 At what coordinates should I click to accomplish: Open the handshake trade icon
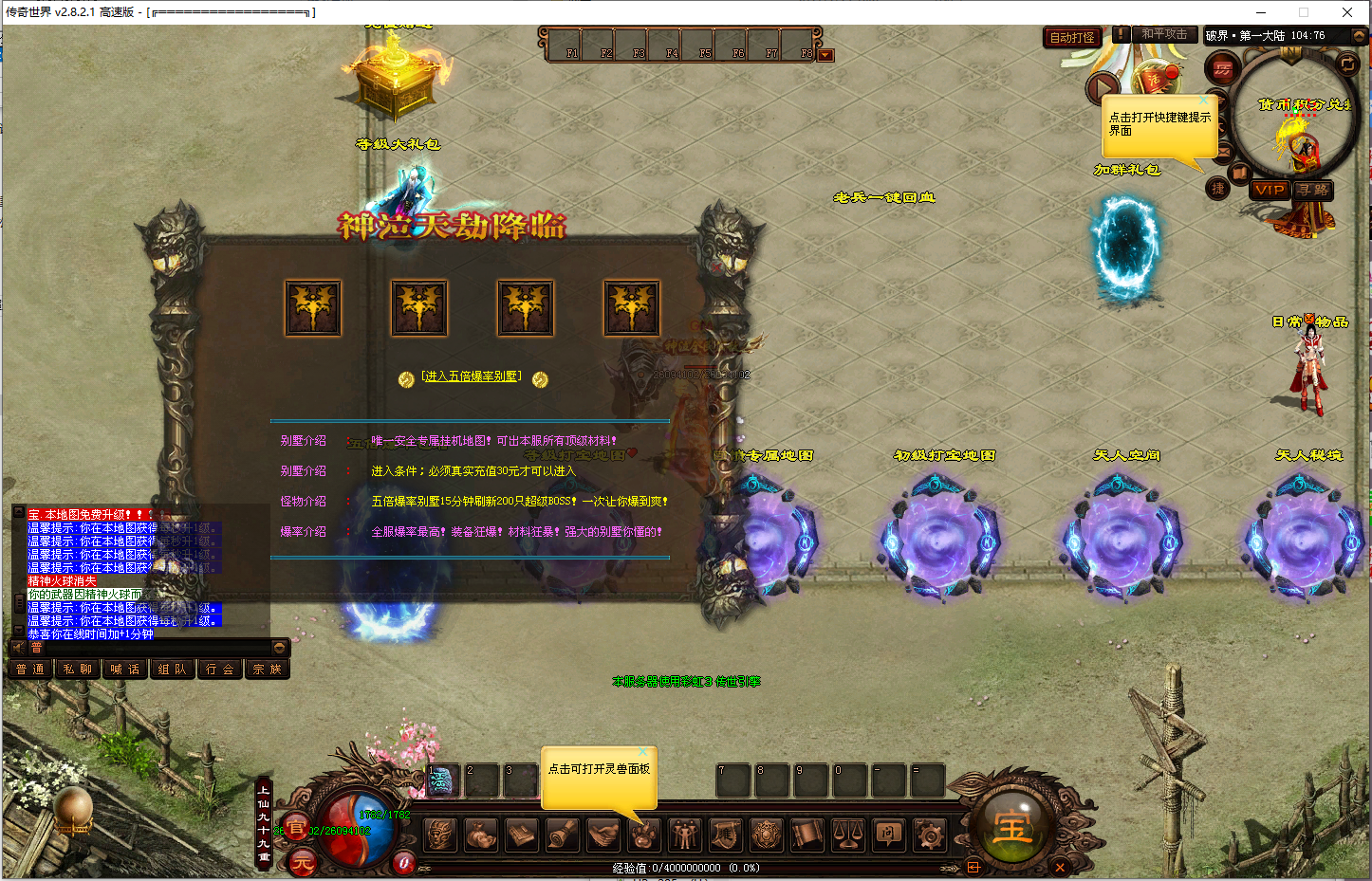pyautogui.click(x=602, y=835)
